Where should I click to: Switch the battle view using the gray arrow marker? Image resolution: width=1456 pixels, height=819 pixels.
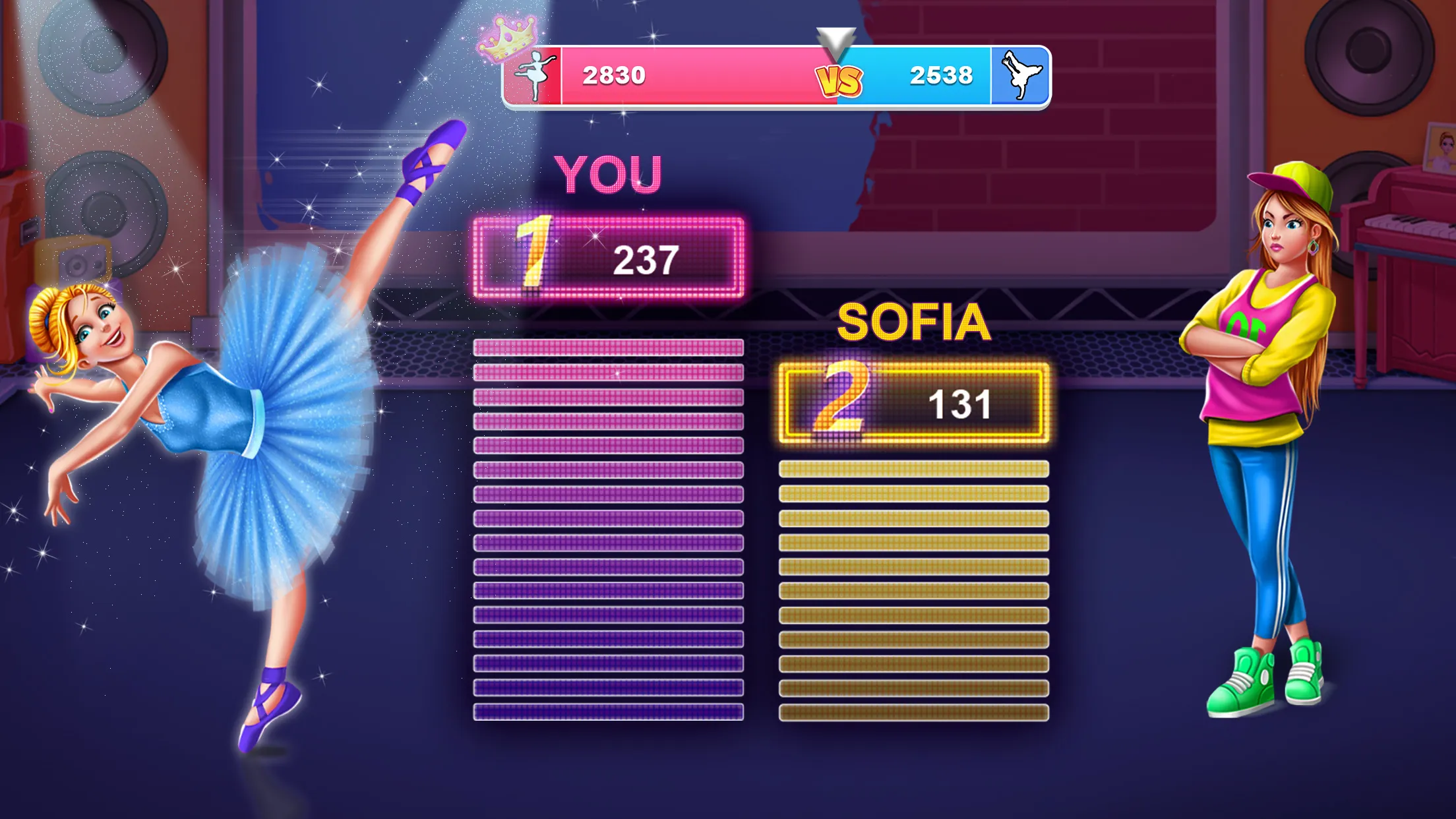tap(837, 36)
